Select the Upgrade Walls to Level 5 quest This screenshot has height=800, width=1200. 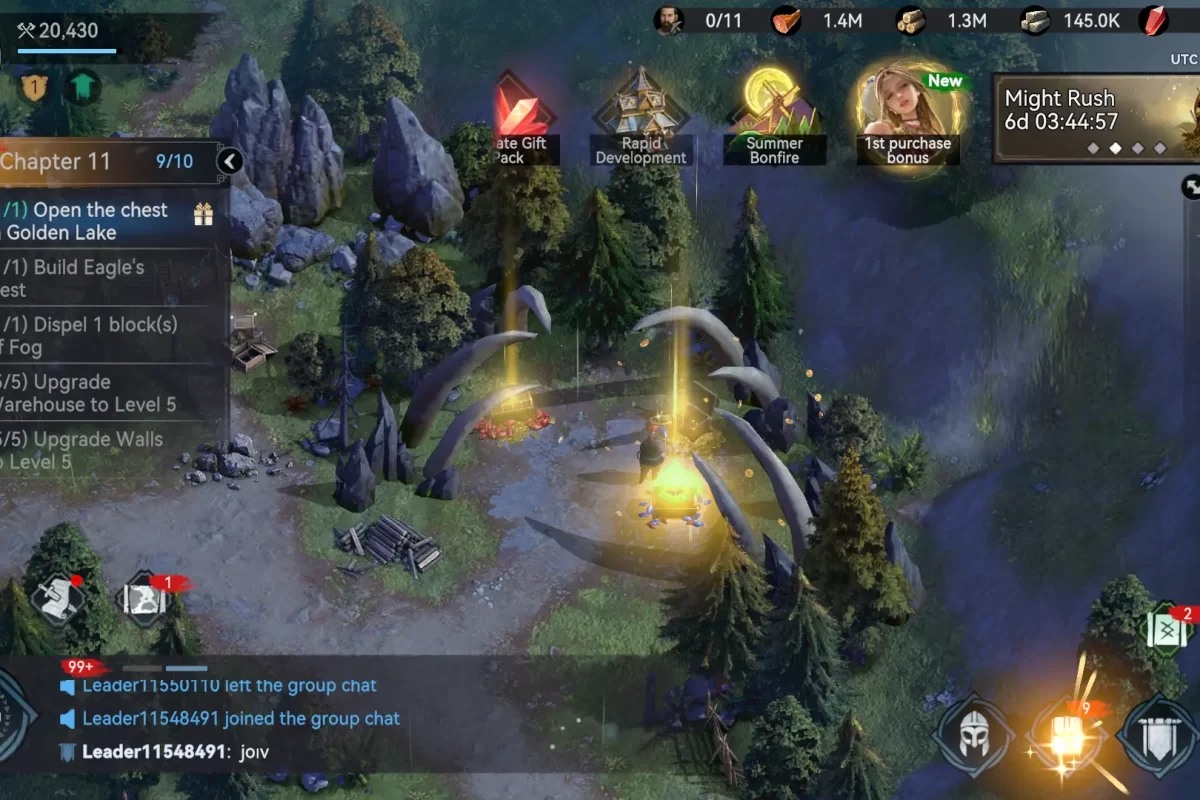[110, 449]
